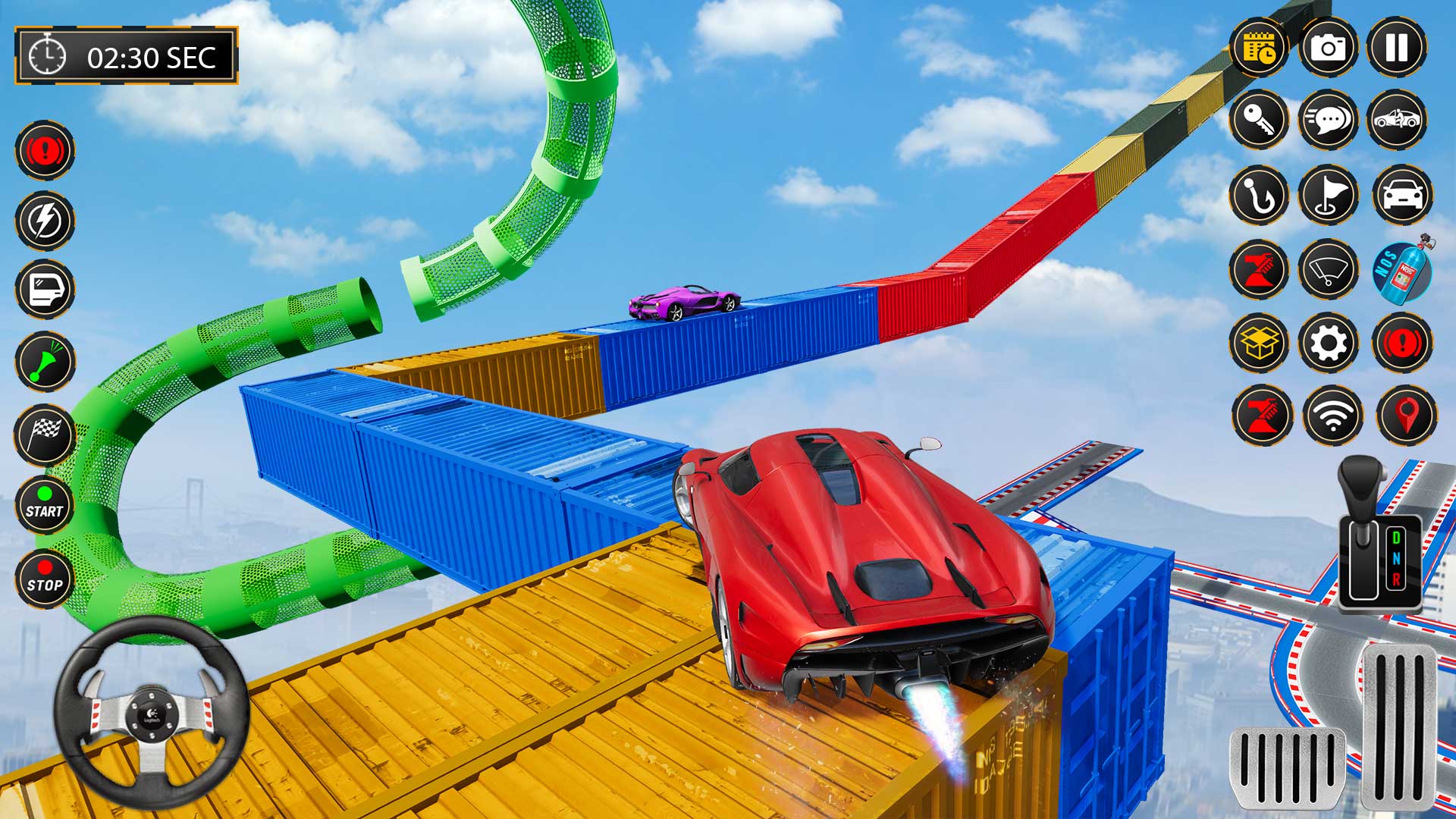Shift the gear lever to R
The width and height of the screenshot is (1456, 819).
(1396, 579)
